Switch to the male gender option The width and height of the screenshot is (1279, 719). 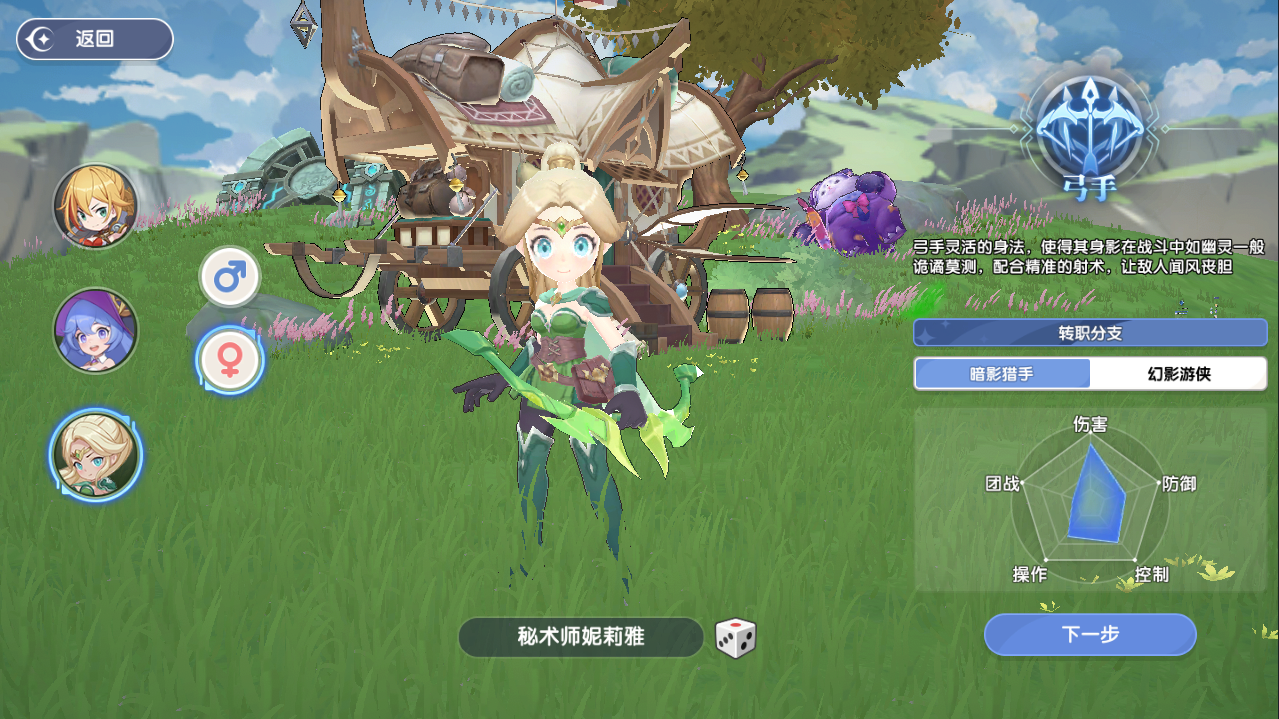pyautogui.click(x=230, y=277)
